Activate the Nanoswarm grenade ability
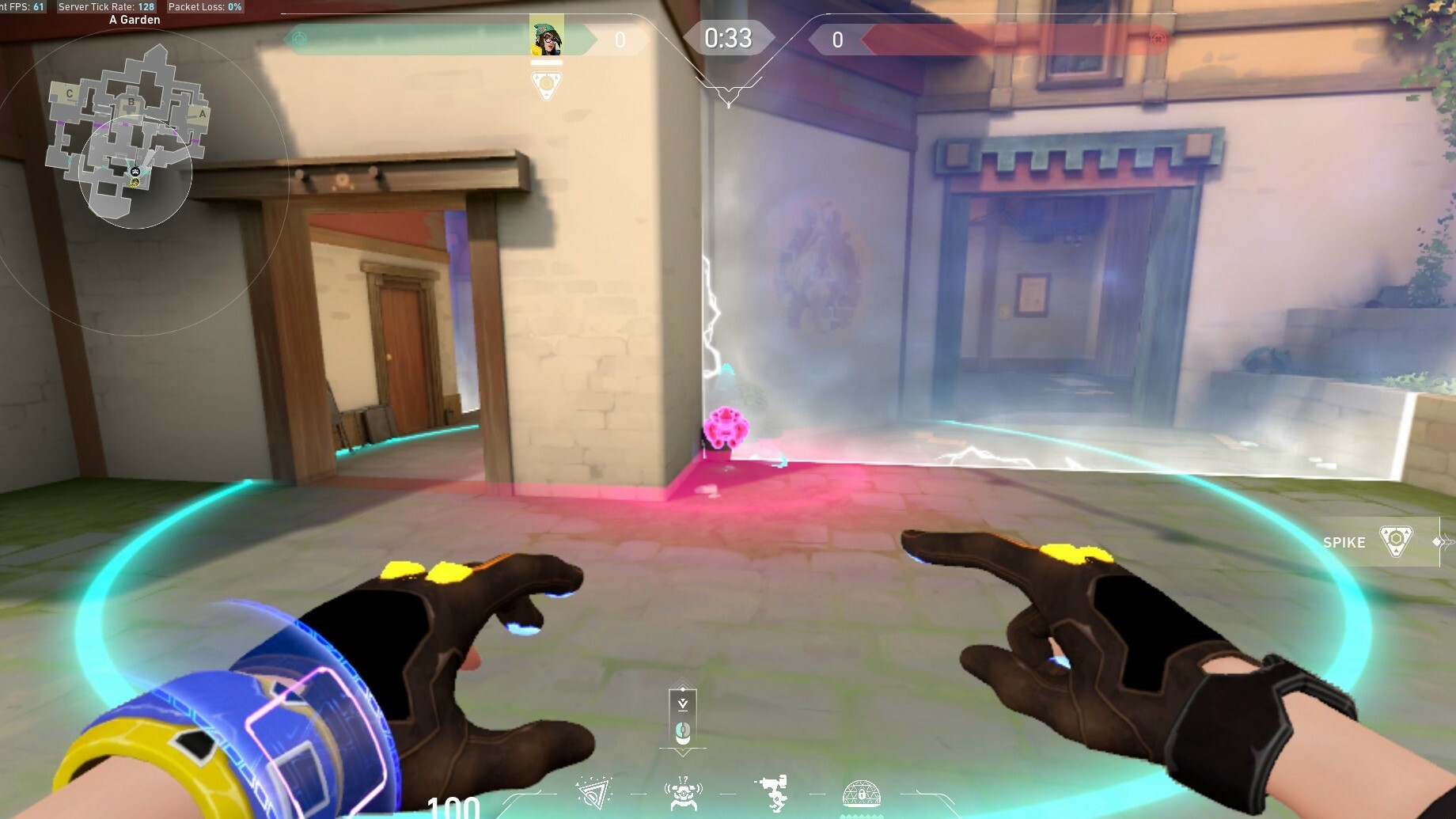 point(594,794)
